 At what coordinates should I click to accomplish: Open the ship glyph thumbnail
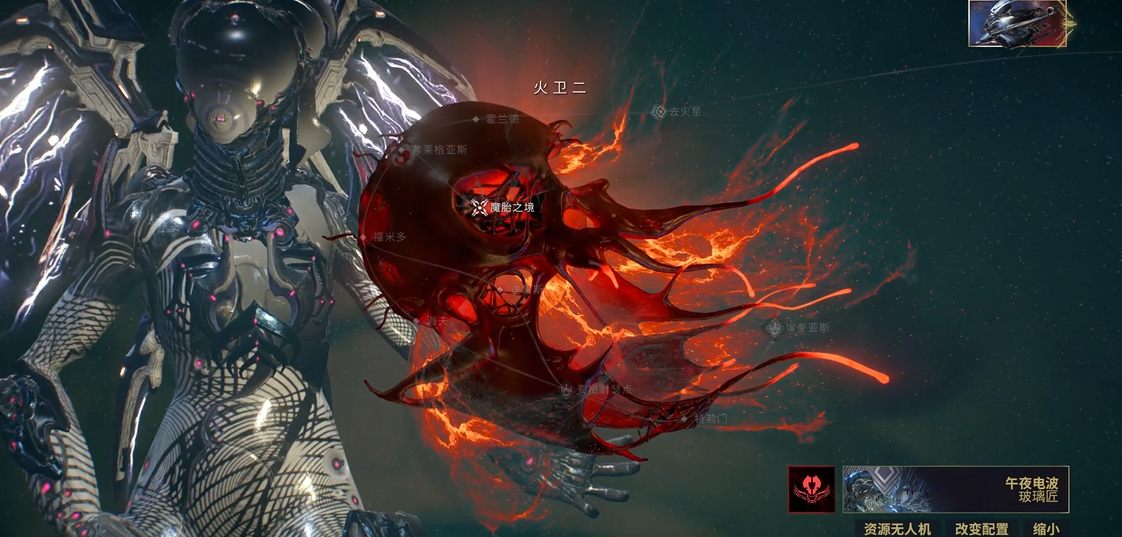(x=1017, y=23)
